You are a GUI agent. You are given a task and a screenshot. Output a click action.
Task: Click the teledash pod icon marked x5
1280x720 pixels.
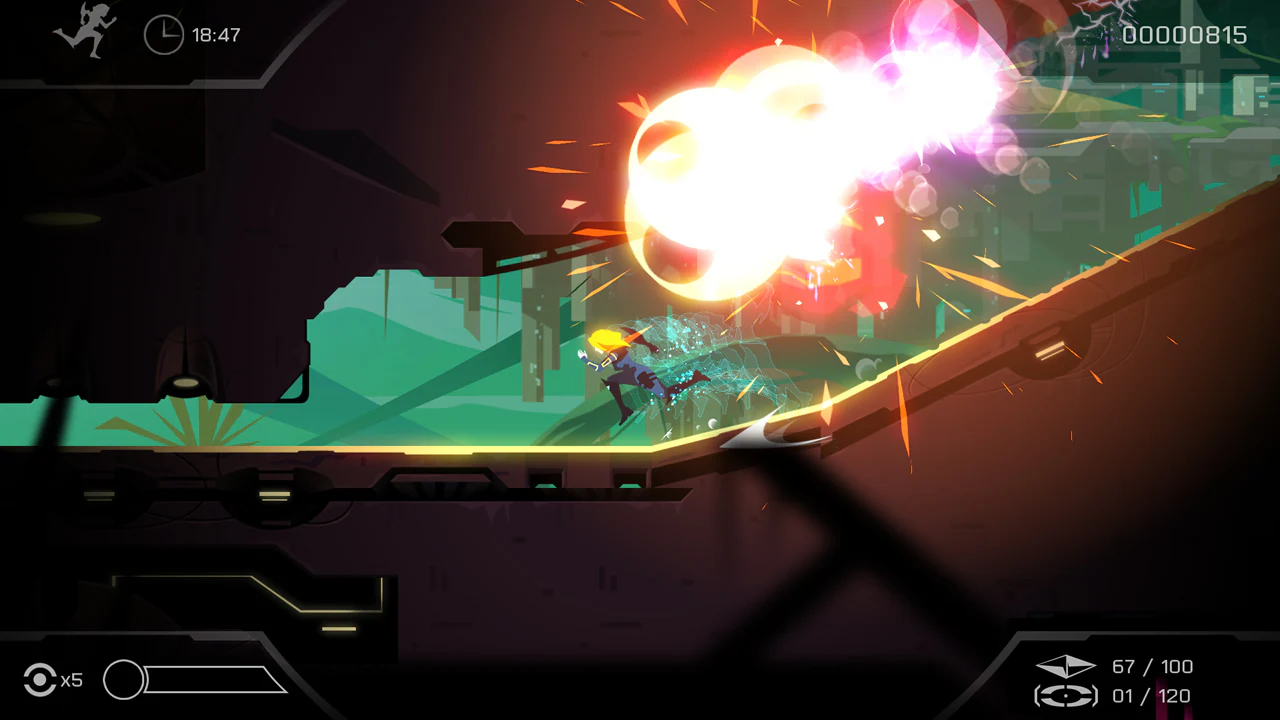point(40,680)
